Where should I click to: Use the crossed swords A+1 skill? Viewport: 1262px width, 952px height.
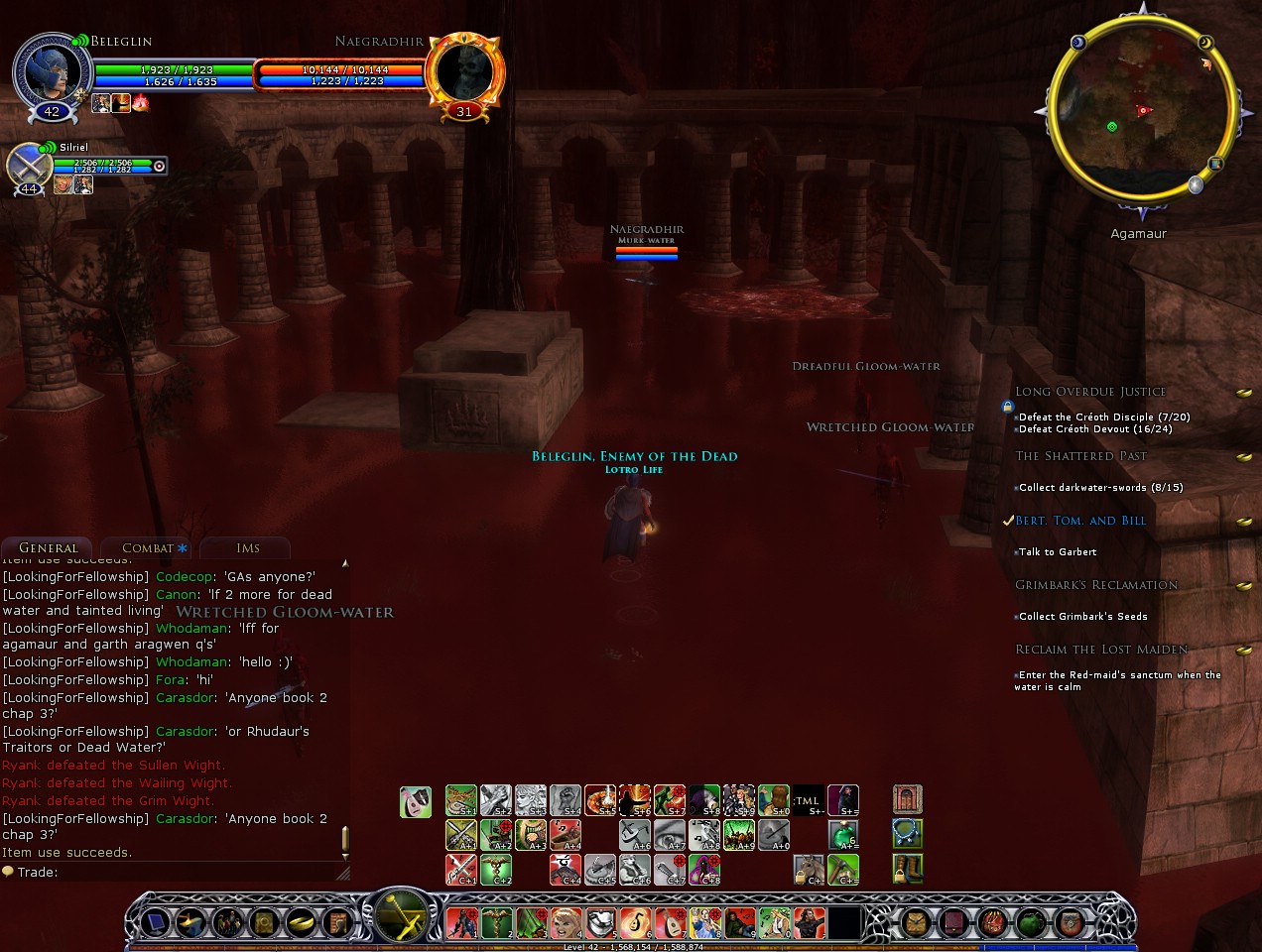(x=461, y=835)
